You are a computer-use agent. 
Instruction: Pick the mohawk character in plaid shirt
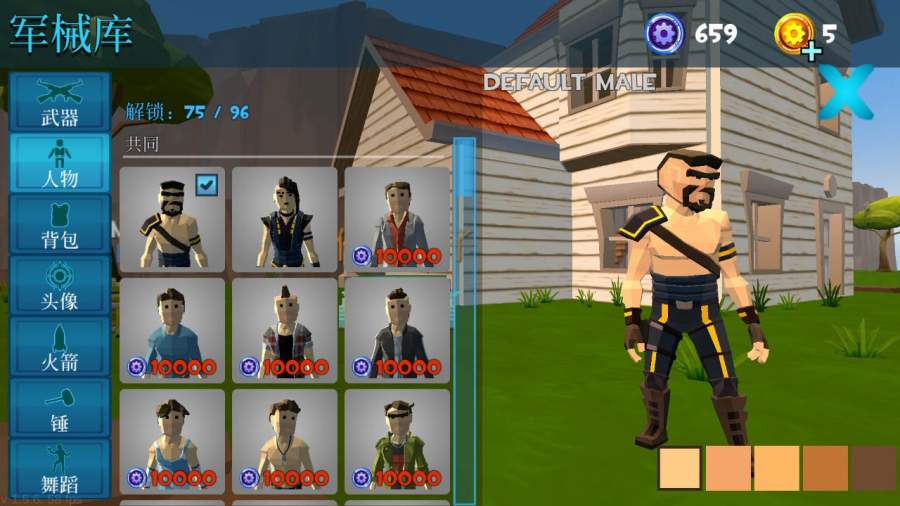(284, 330)
